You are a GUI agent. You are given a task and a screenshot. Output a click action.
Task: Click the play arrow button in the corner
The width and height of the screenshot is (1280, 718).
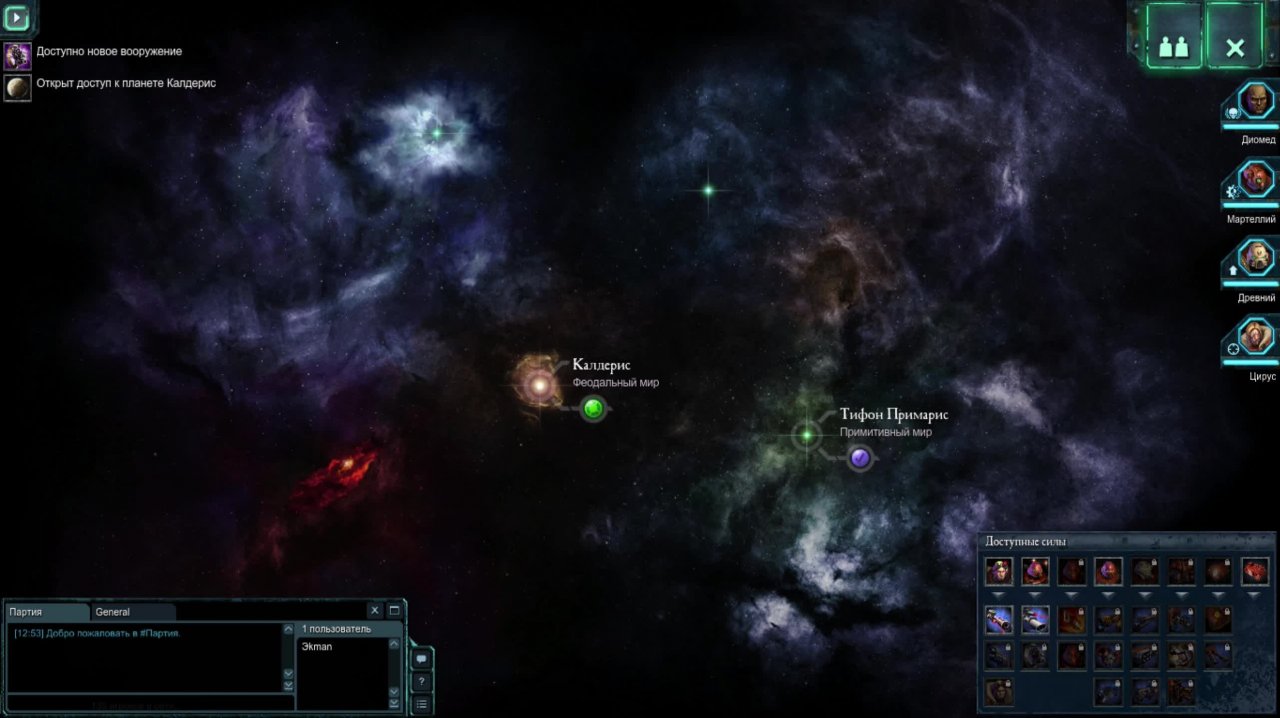(x=17, y=17)
